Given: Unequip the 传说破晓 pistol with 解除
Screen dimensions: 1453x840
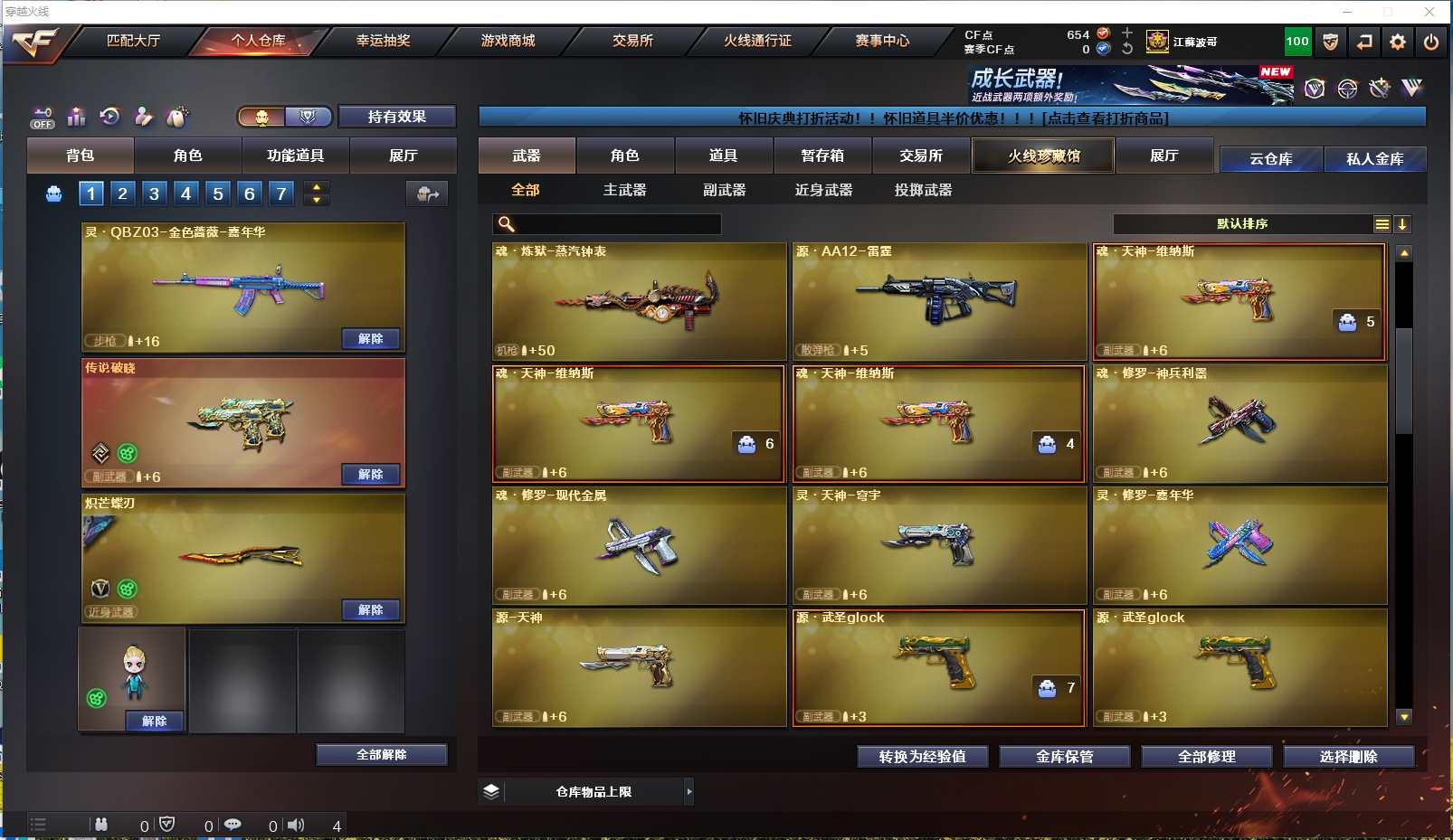Looking at the screenshot, I should point(371,474).
